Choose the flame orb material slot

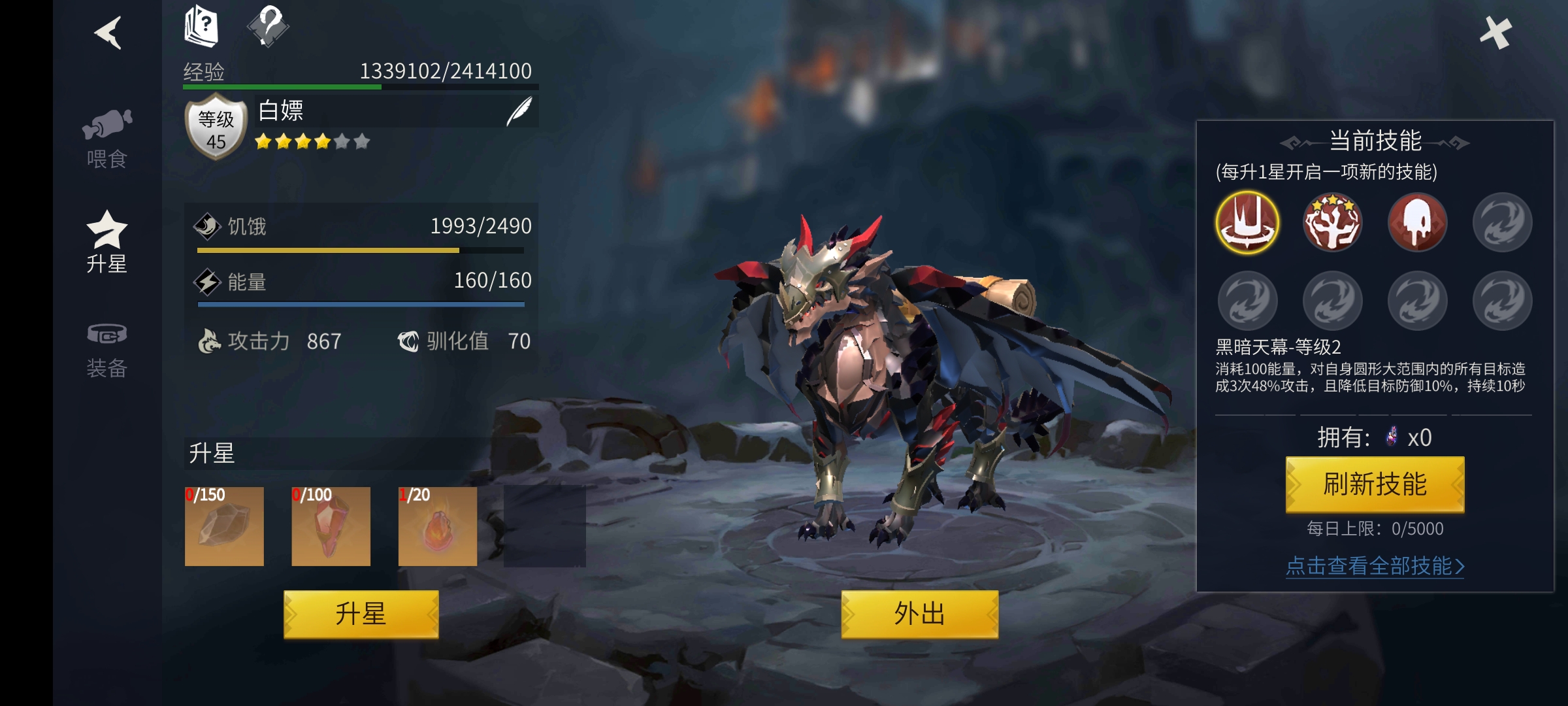(x=438, y=526)
